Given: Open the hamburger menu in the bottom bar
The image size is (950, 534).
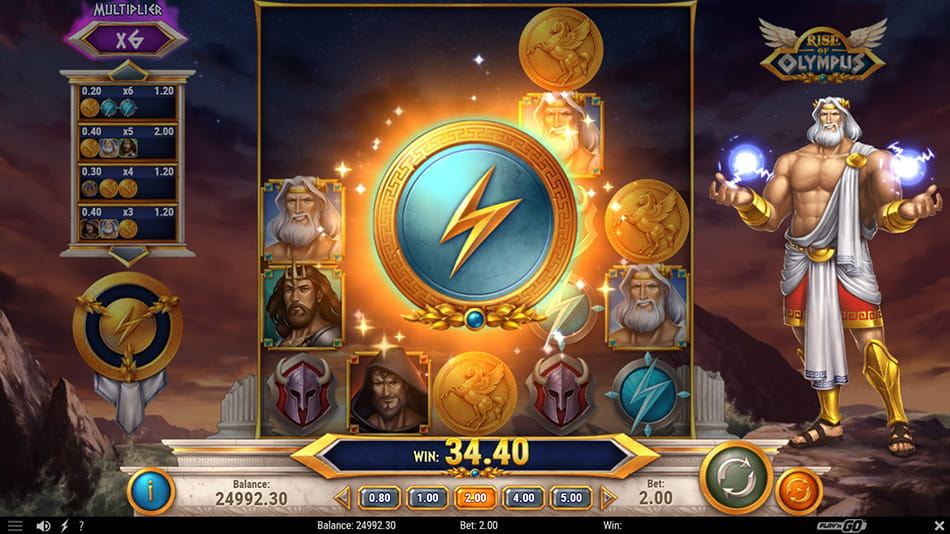Looking at the screenshot, I should 14,526.
